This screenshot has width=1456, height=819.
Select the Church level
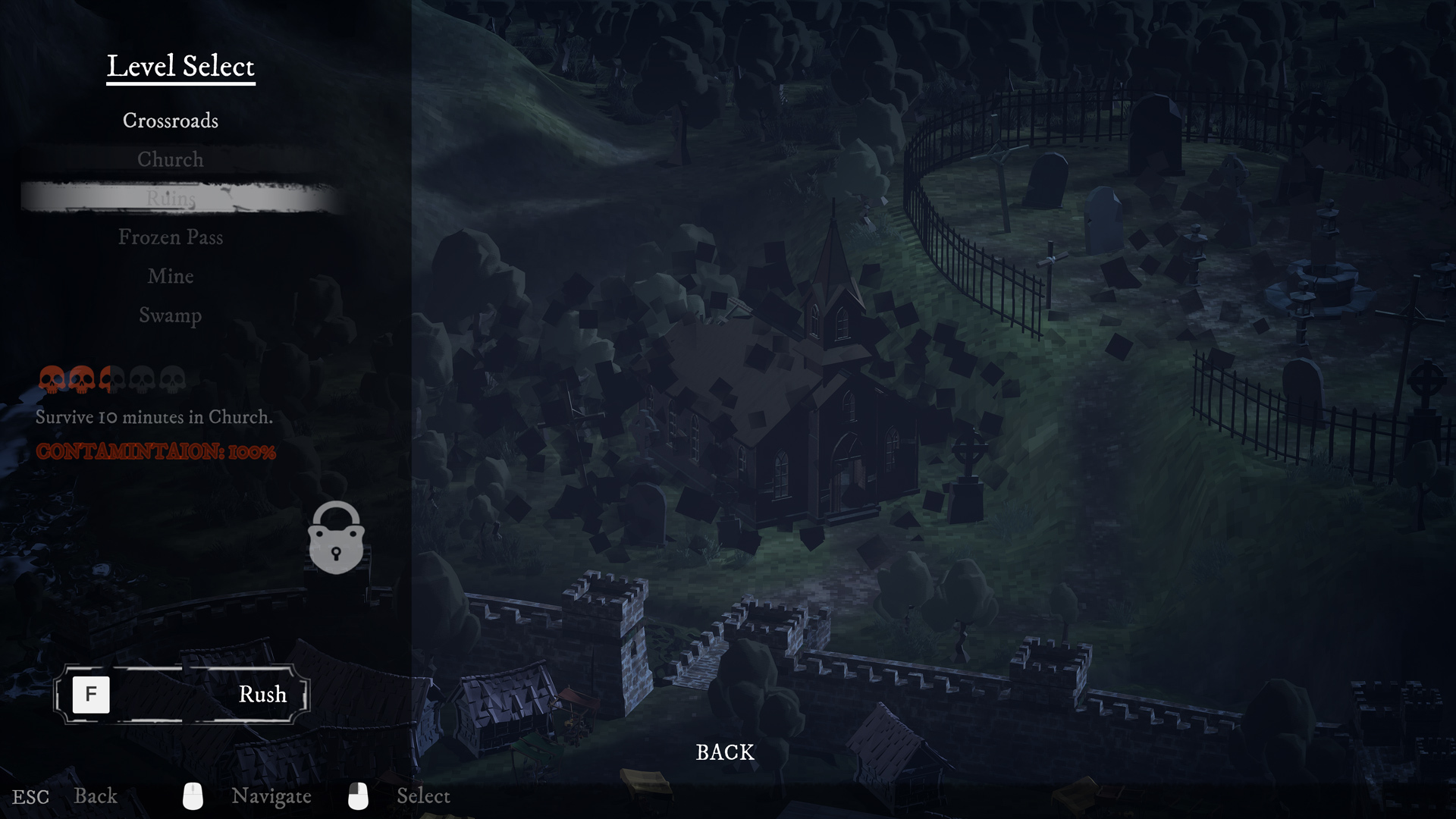pos(170,159)
